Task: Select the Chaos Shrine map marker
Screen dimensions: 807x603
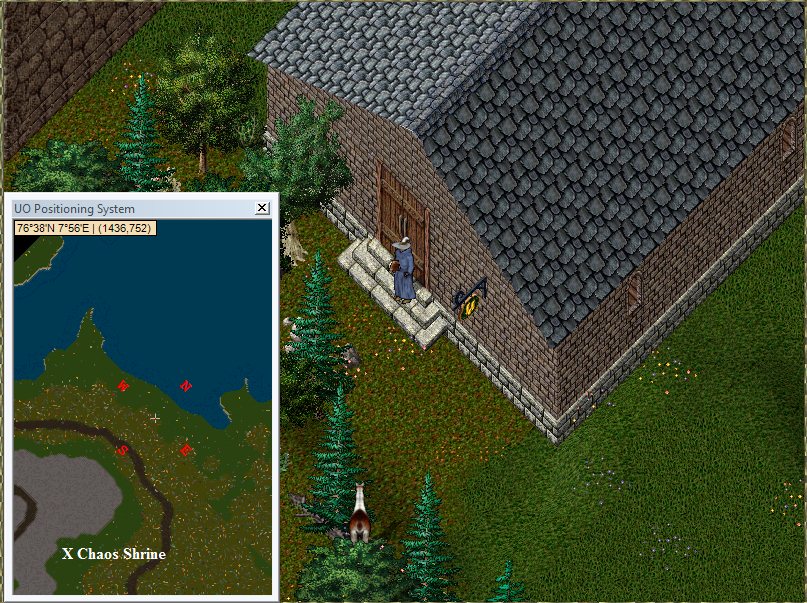Action: coord(68,553)
